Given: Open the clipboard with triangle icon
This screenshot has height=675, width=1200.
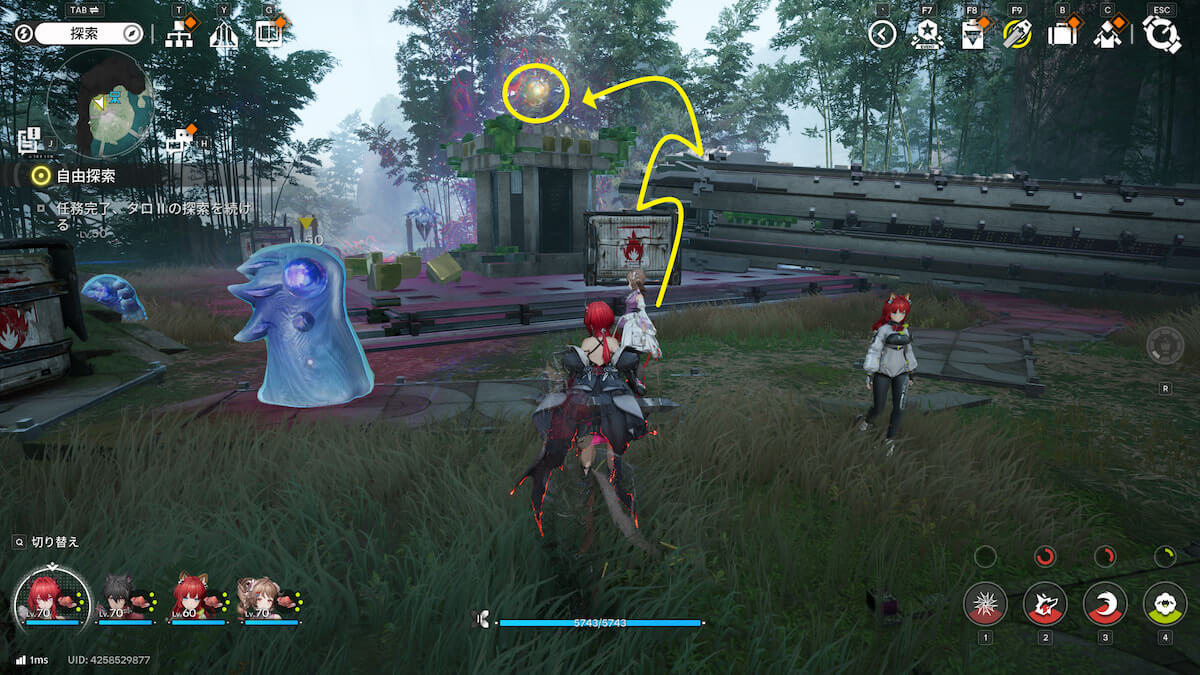Looking at the screenshot, I should coord(972,35).
